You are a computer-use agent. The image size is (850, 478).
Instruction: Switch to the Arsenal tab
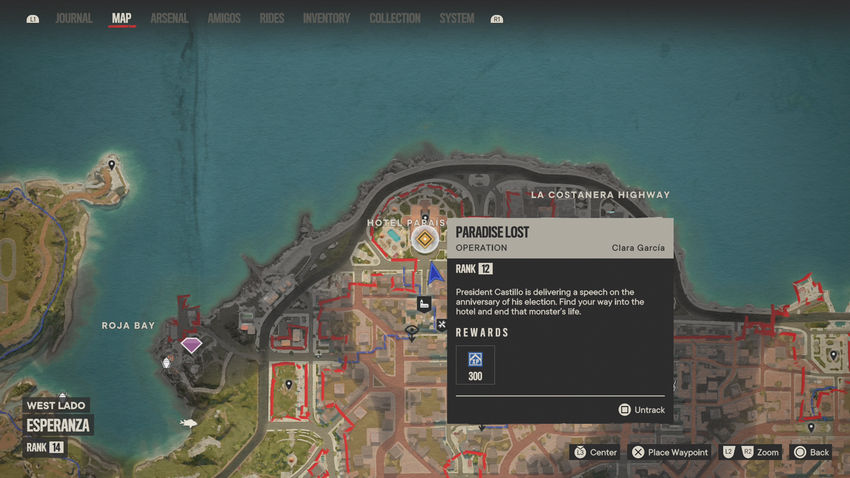pyautogui.click(x=169, y=18)
